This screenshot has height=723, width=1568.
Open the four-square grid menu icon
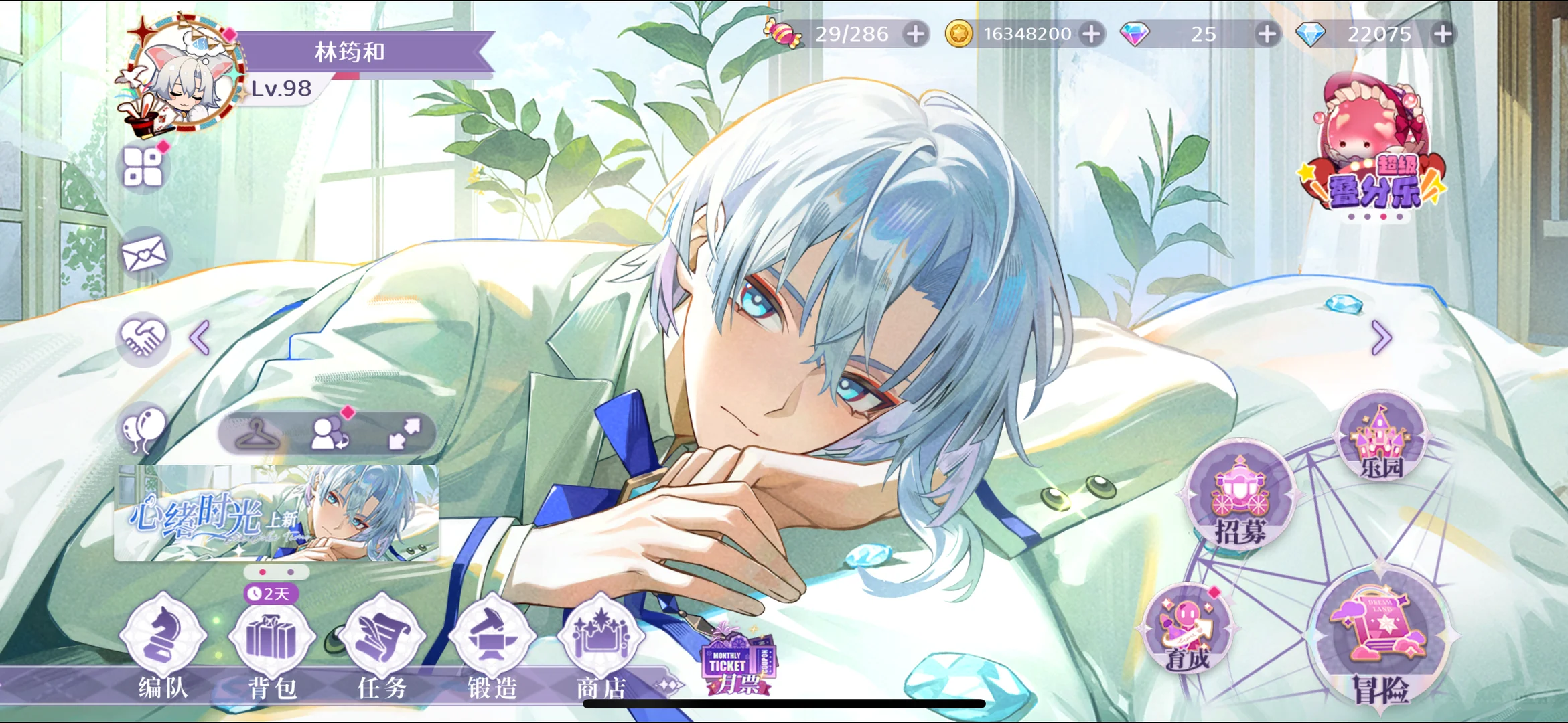143,167
